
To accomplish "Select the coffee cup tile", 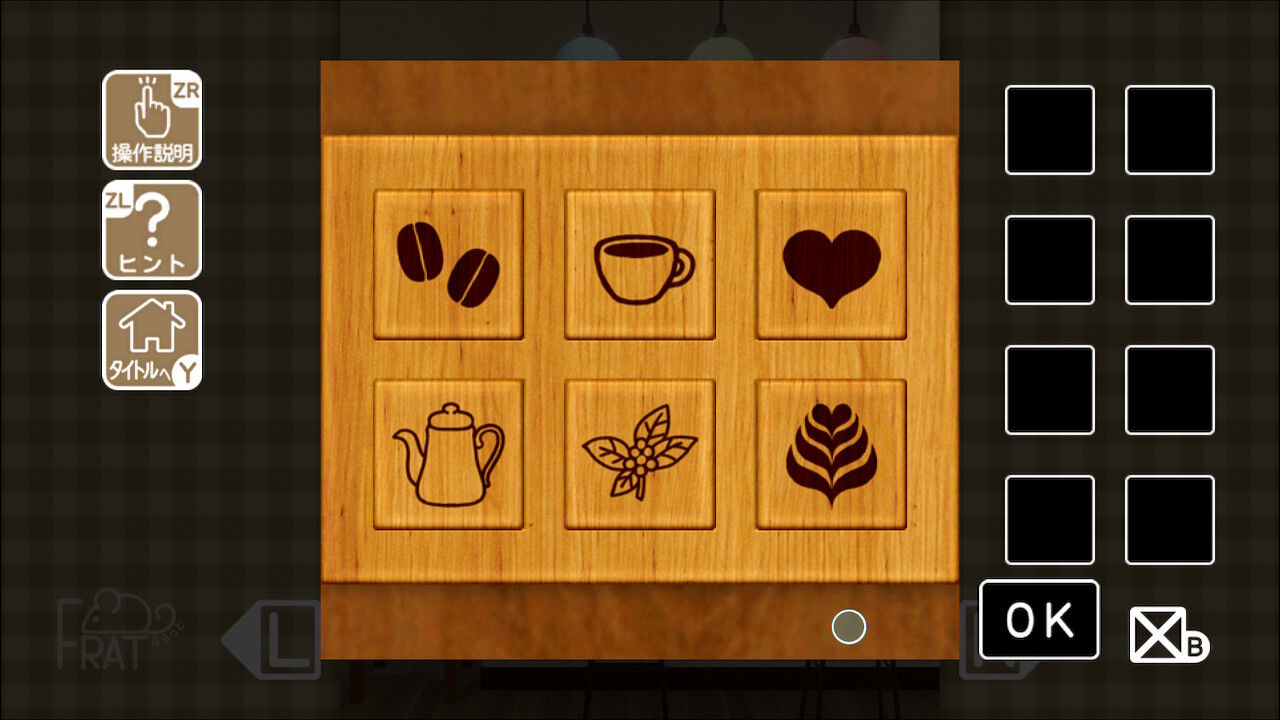I will point(639,264).
